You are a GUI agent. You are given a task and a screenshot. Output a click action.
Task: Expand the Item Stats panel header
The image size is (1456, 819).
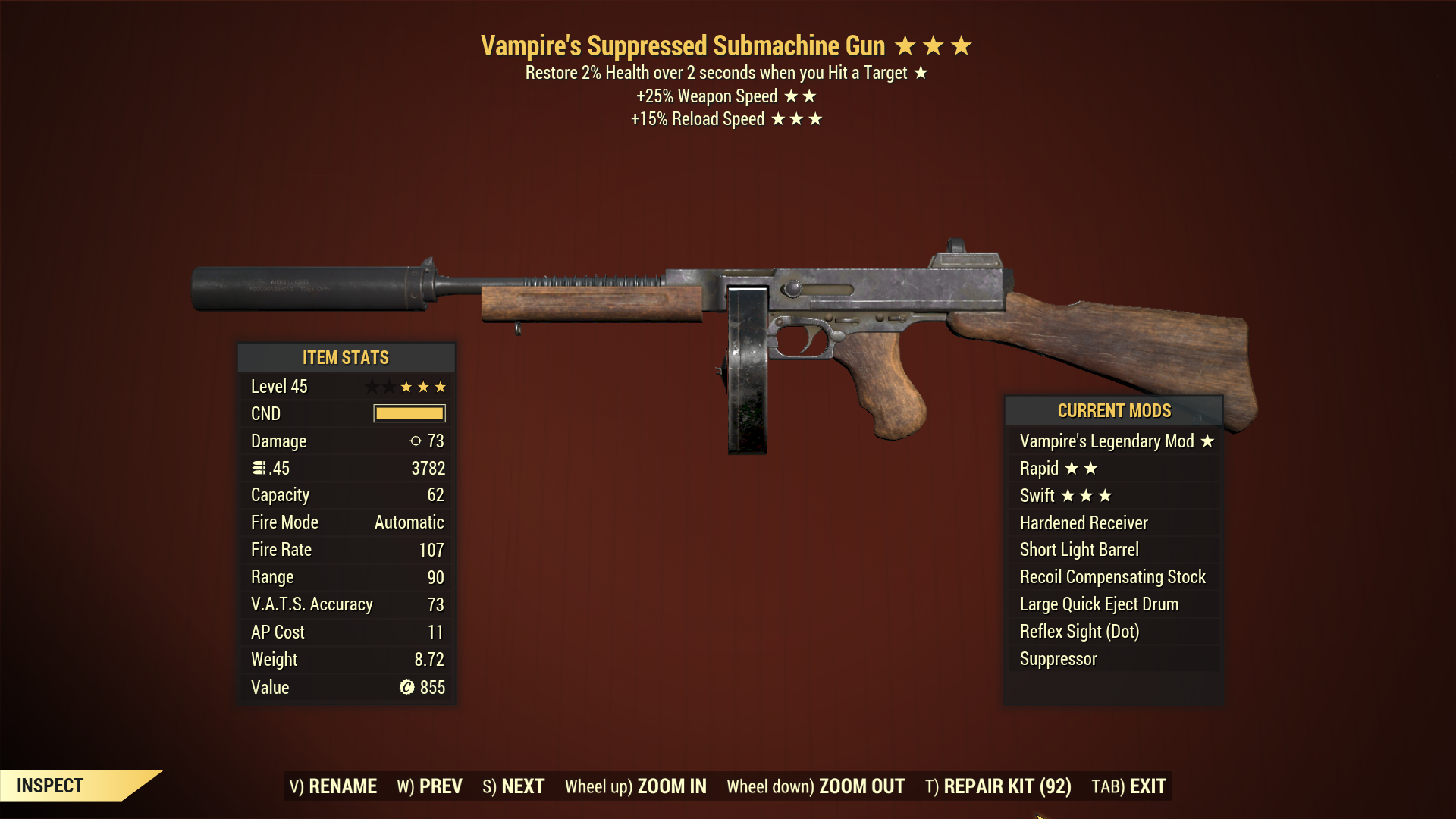click(346, 357)
